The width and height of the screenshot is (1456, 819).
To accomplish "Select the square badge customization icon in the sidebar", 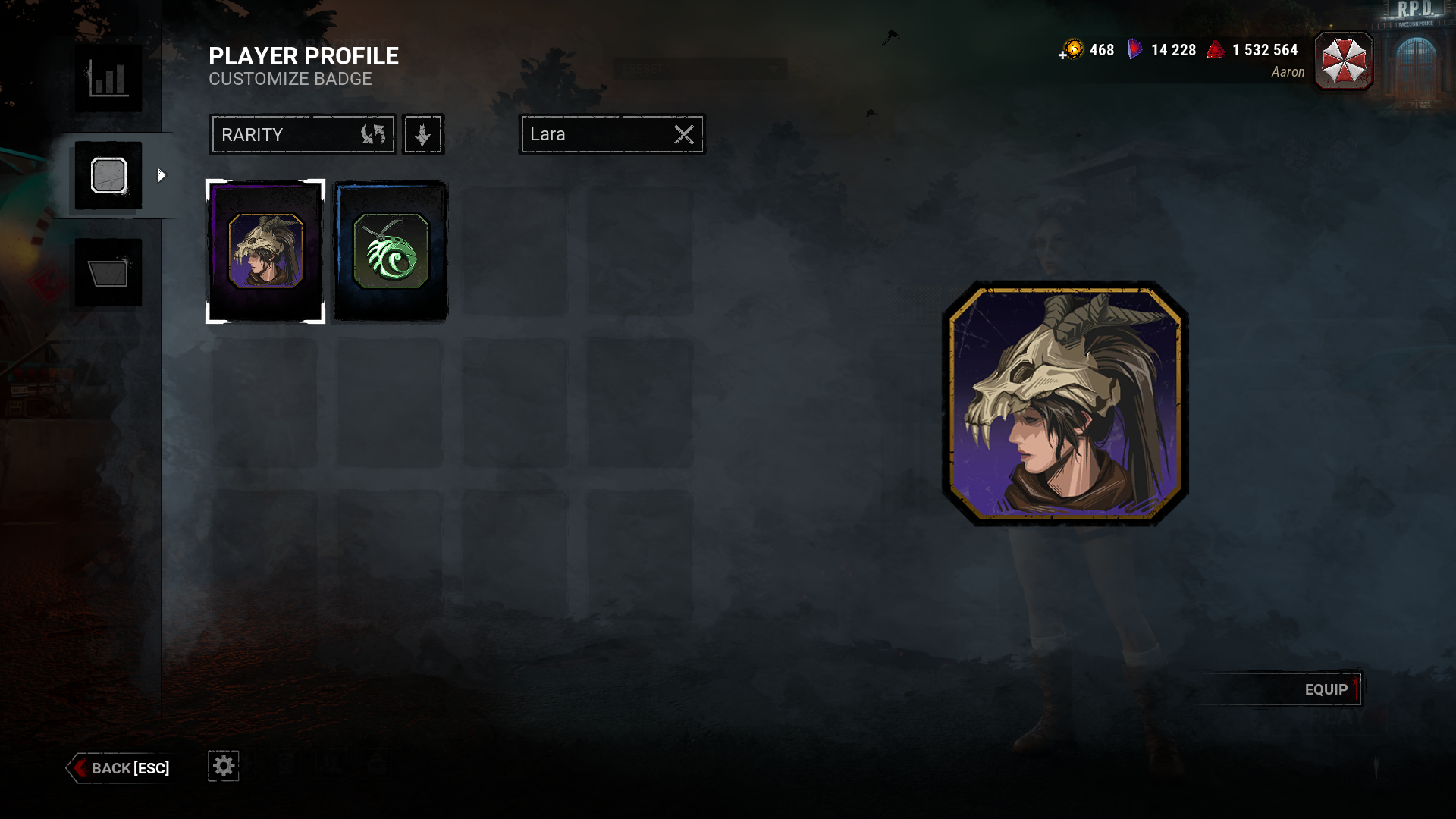I will pos(107,175).
